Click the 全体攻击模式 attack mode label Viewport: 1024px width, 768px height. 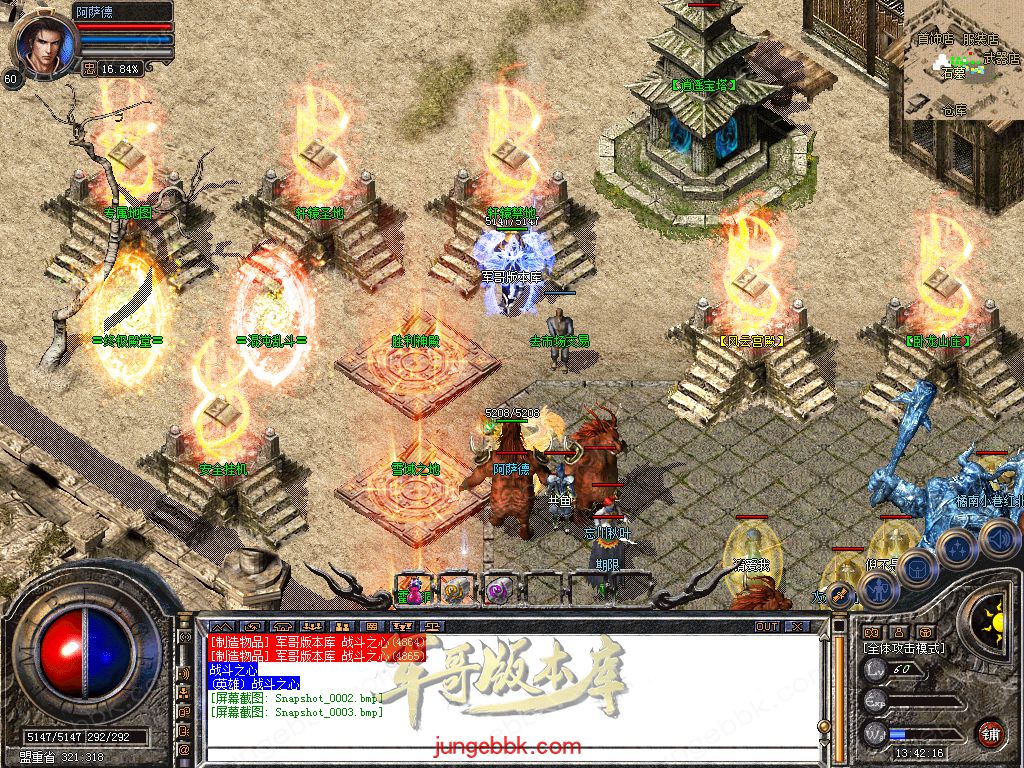click(904, 648)
